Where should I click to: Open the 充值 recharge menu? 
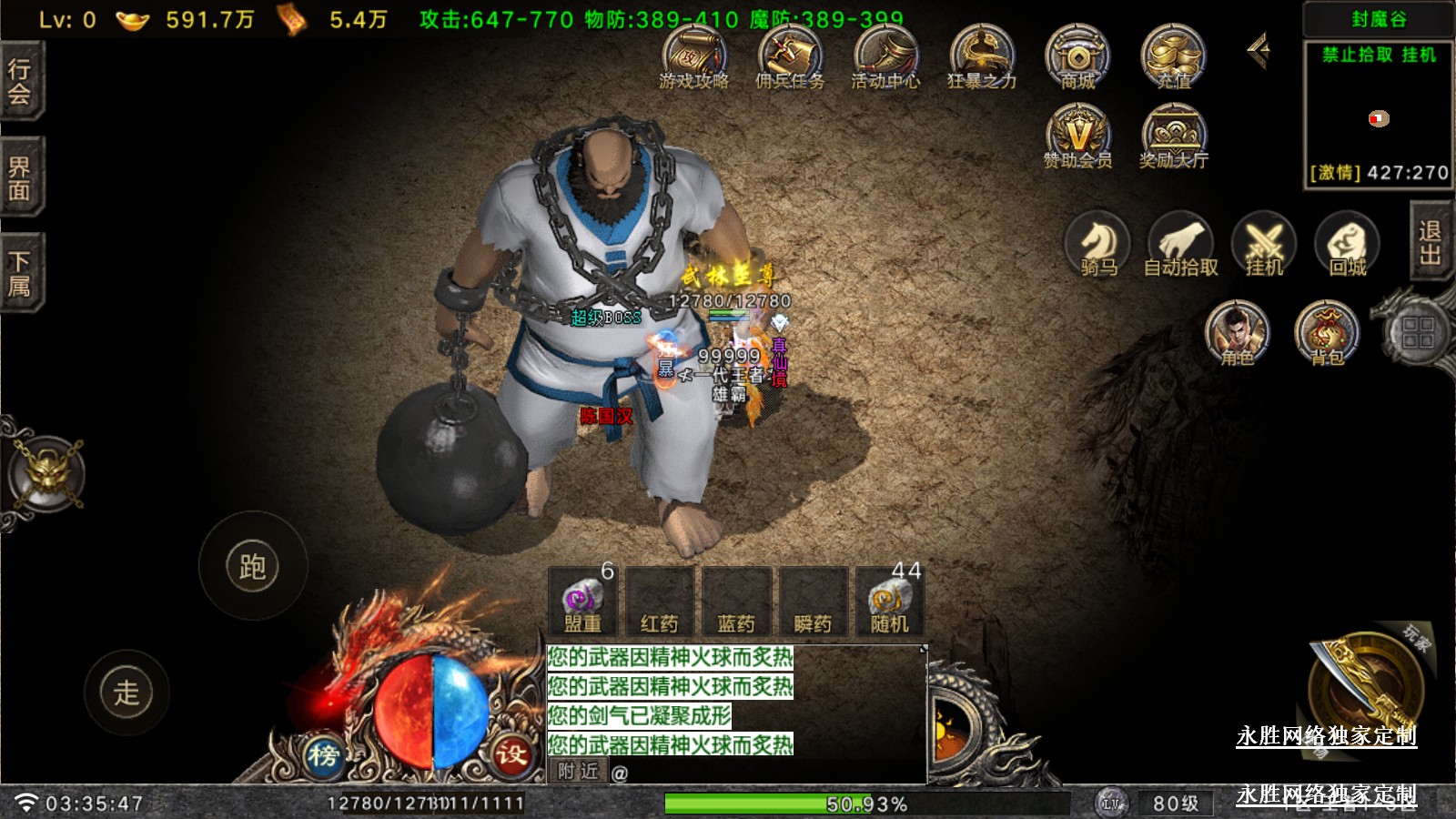[x=1174, y=56]
